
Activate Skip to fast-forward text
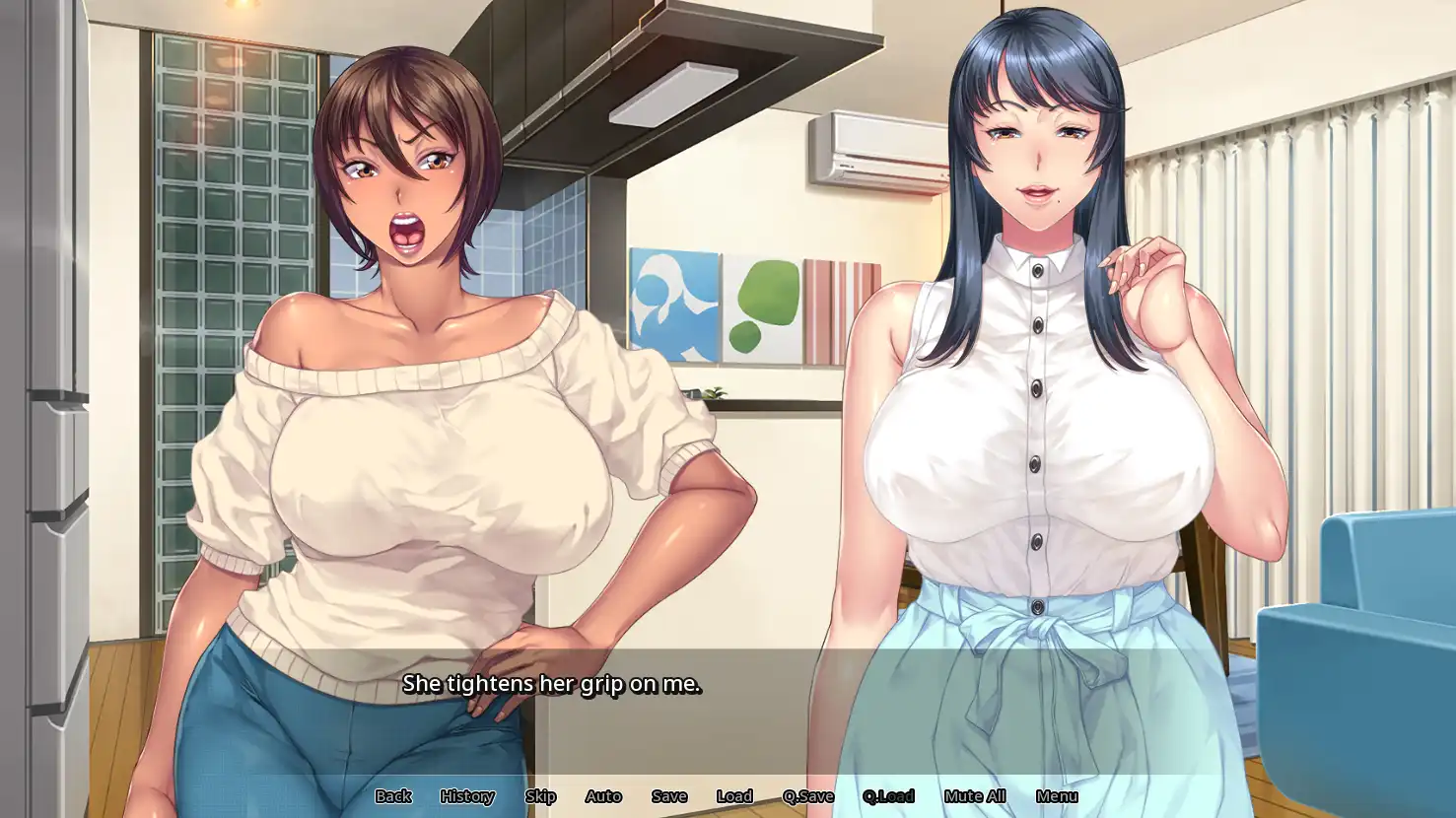(540, 796)
